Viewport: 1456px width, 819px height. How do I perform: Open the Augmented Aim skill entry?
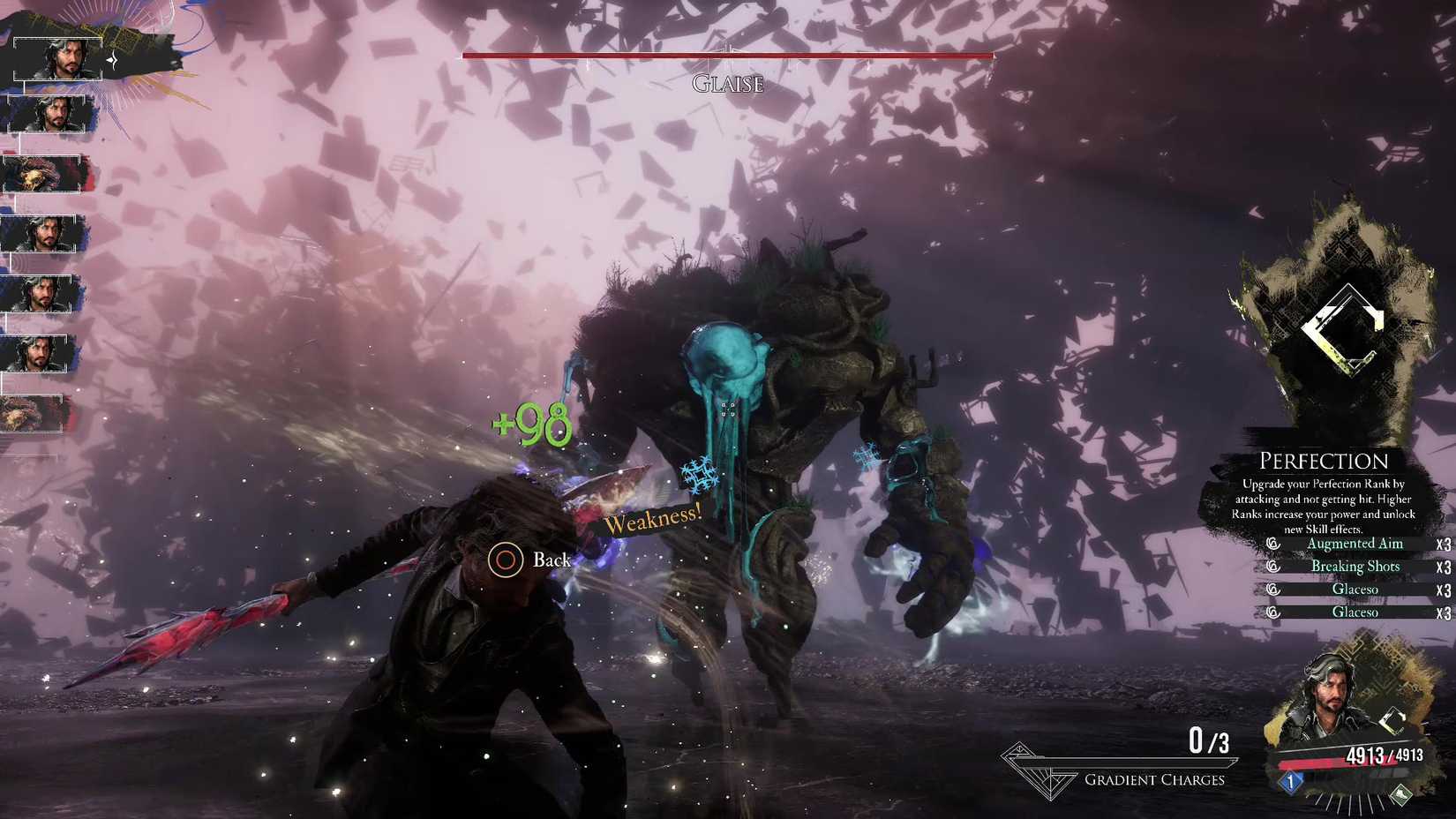point(1355,544)
